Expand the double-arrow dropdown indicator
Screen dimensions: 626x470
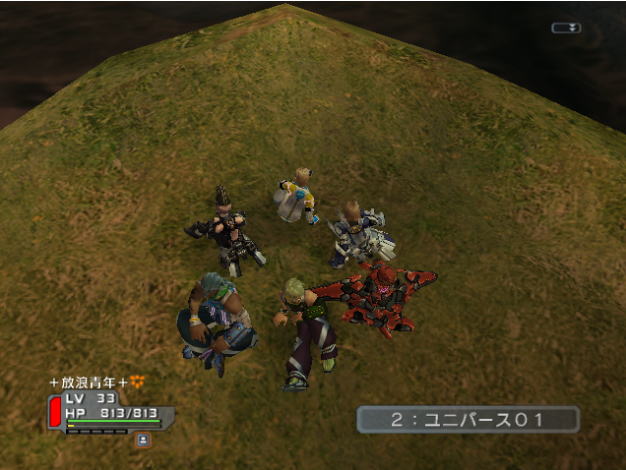[x=566, y=28]
